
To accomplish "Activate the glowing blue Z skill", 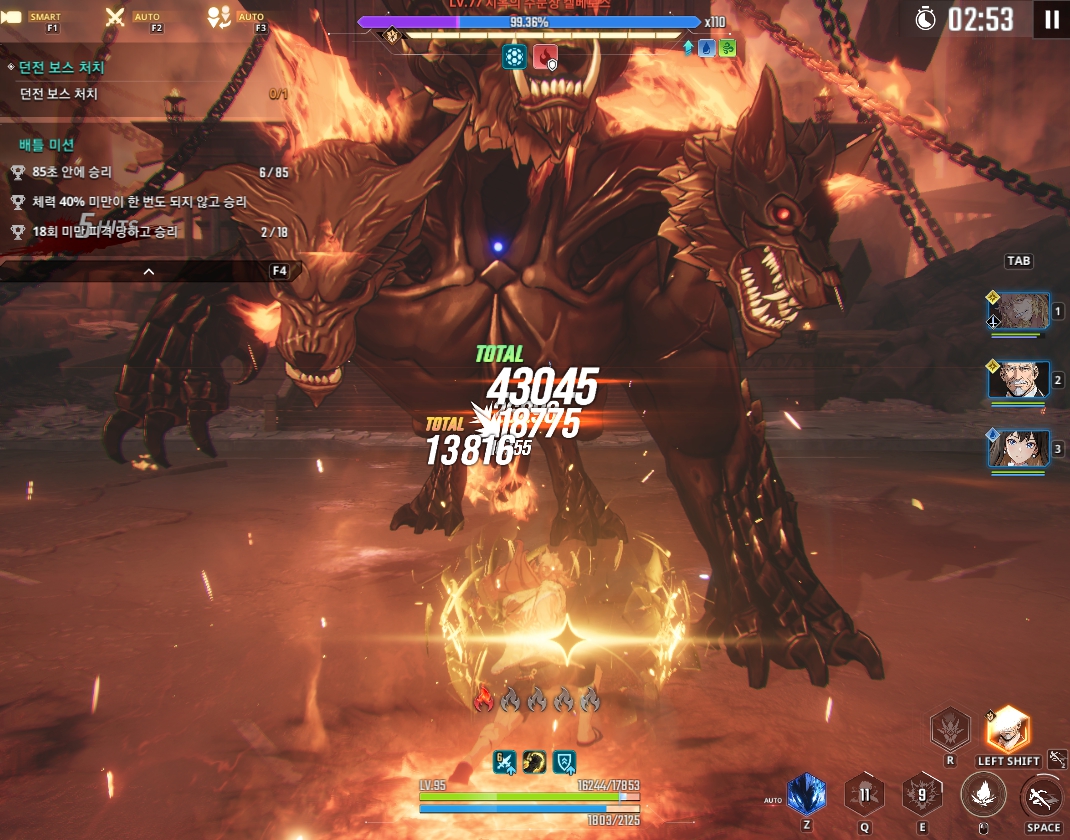I will pyautogui.click(x=806, y=795).
